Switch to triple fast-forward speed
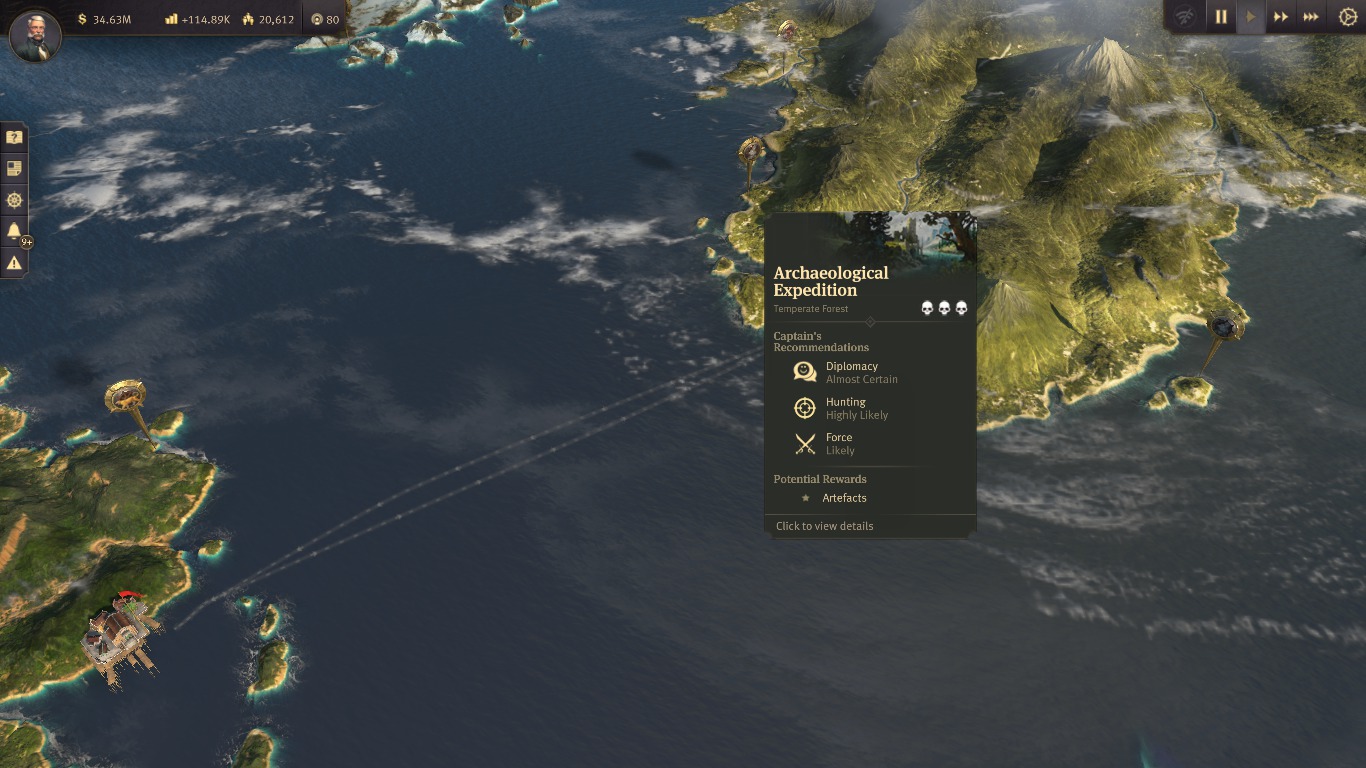 [x=1310, y=17]
